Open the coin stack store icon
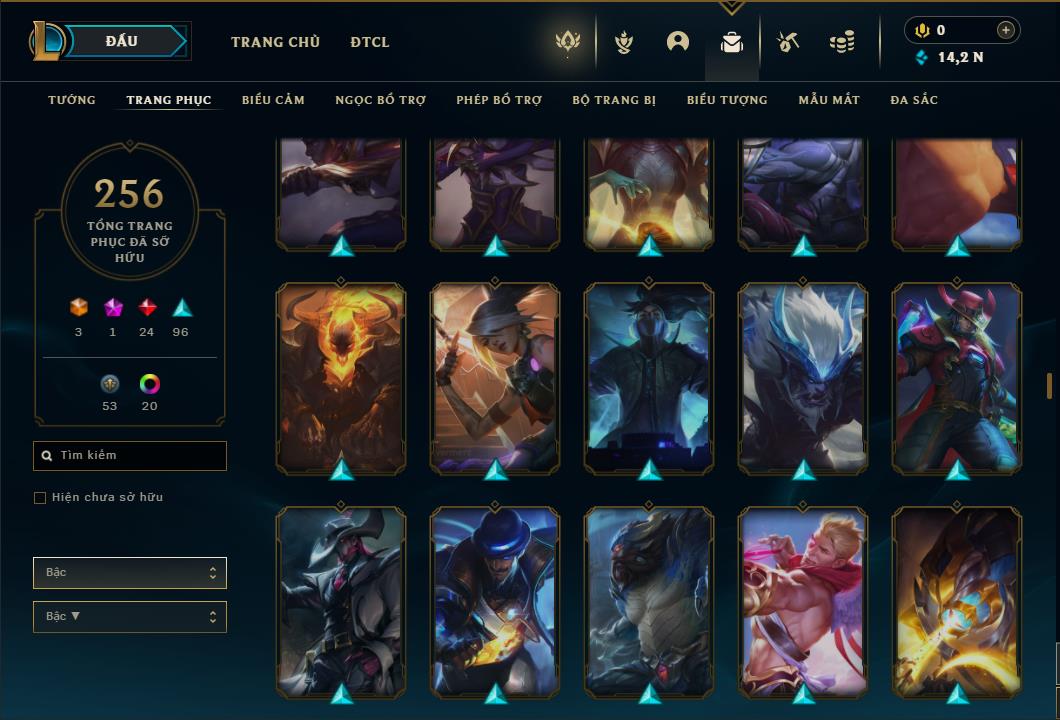Viewport: 1060px width, 720px height. pos(842,42)
